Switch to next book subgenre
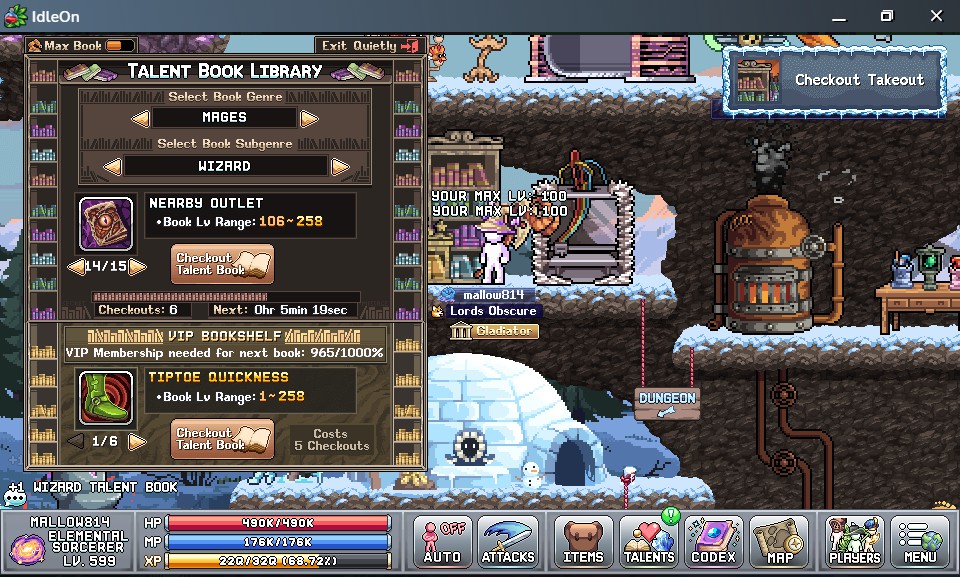 tap(341, 166)
